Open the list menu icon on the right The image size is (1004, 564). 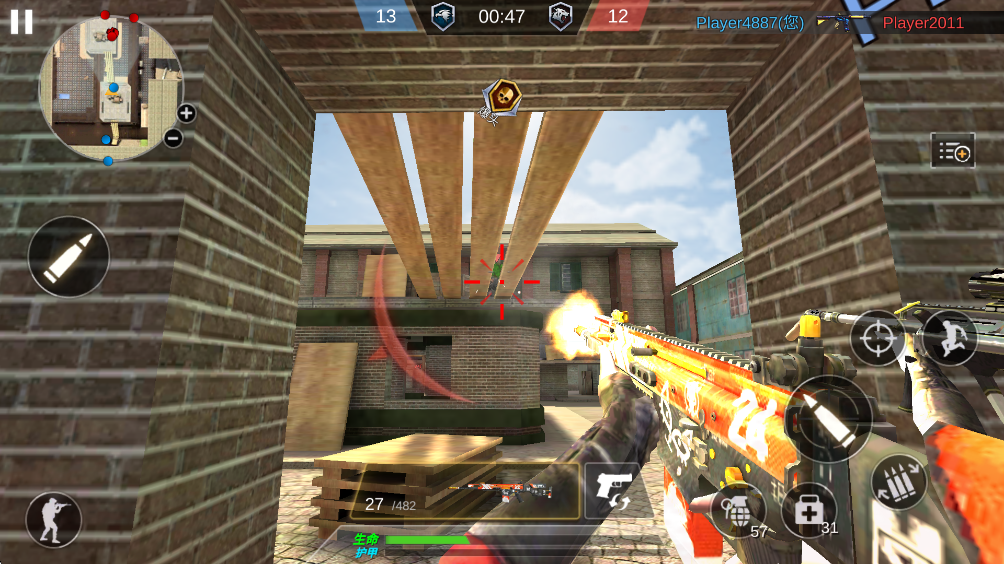(952, 151)
